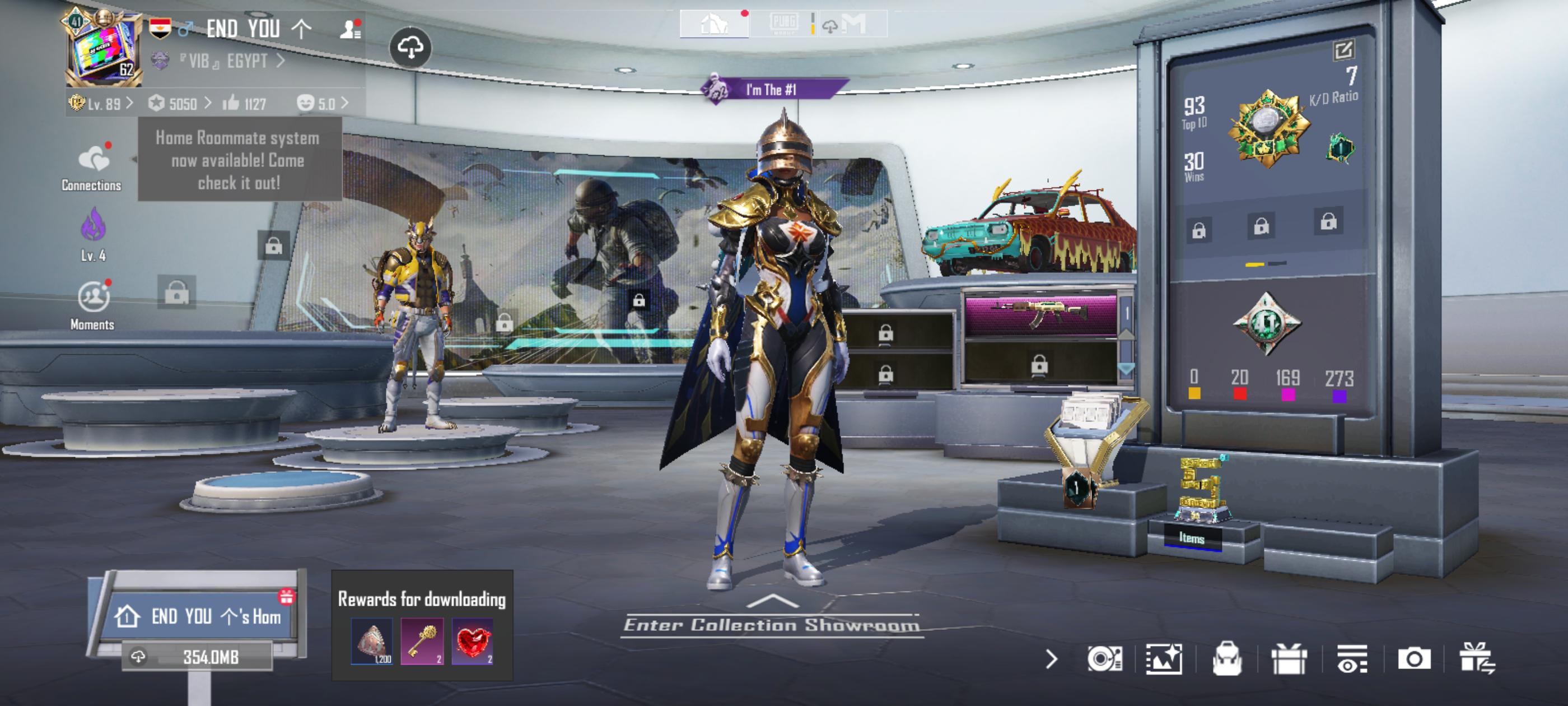The image size is (1568, 706).
Task: Collapse the toolbar with the arrow
Action: (1051, 658)
